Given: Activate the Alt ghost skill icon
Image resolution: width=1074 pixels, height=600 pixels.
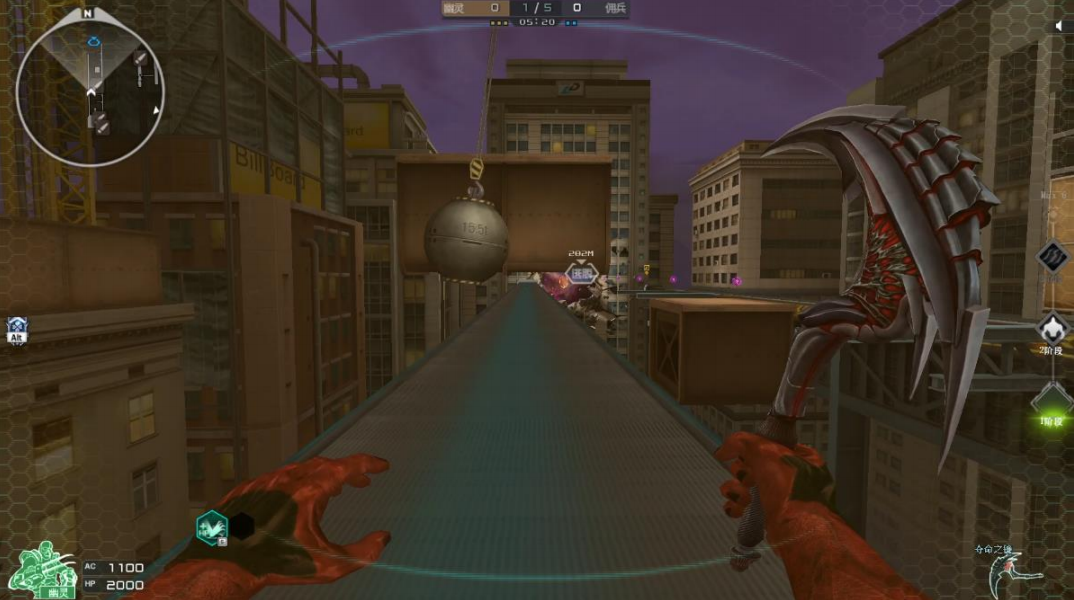Looking at the screenshot, I should point(16,329).
